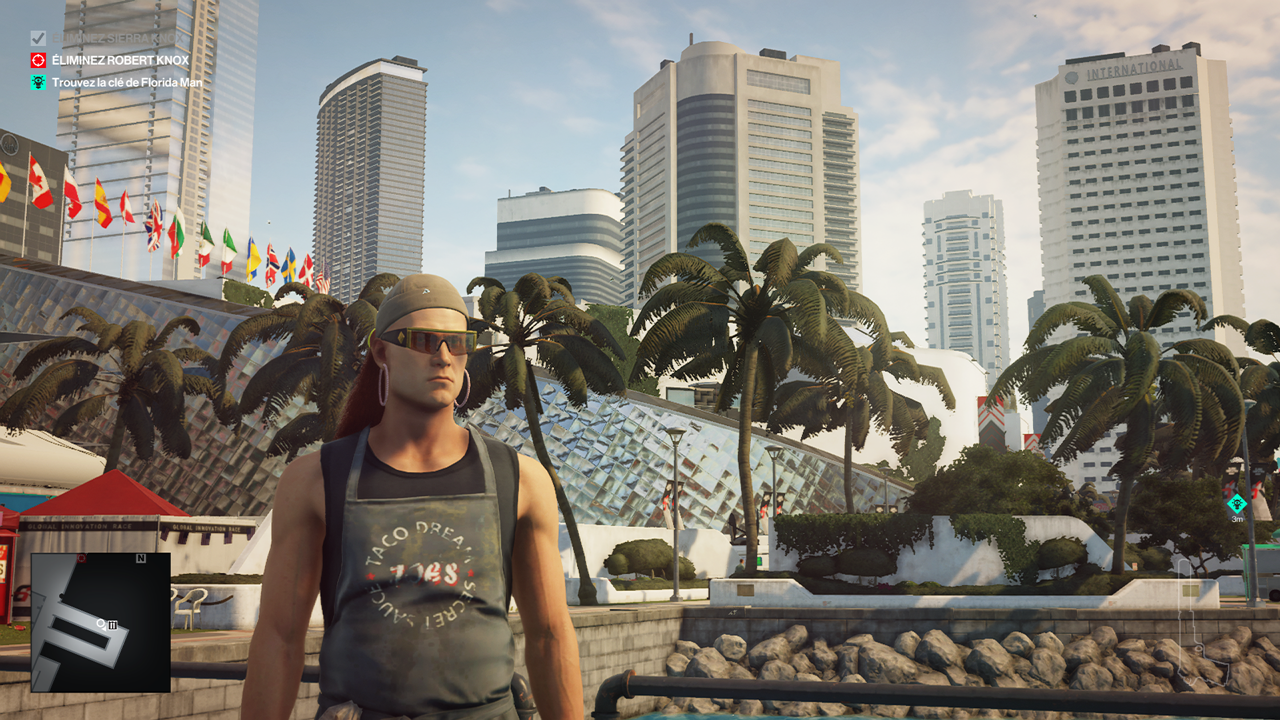Click the completed Éliminez Sierra Knox checkmark
The width and height of the screenshot is (1280, 720).
[38, 38]
